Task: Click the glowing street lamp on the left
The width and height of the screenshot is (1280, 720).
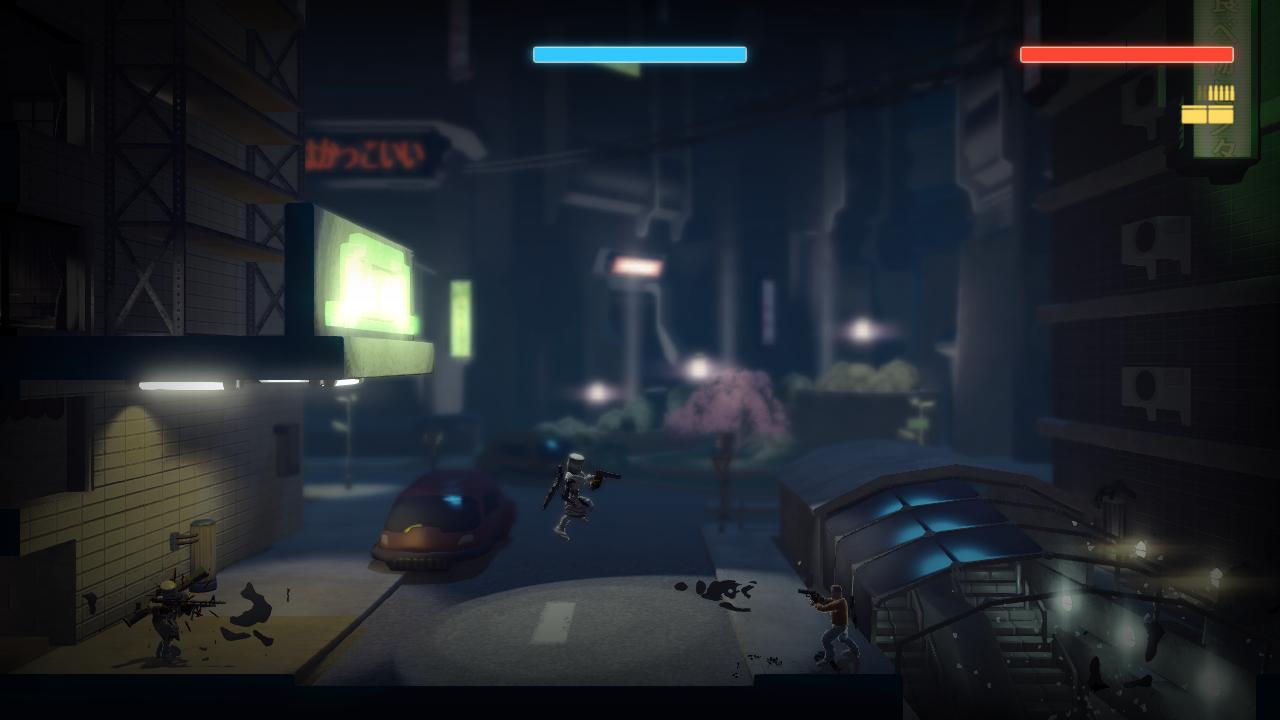Action: (180, 383)
